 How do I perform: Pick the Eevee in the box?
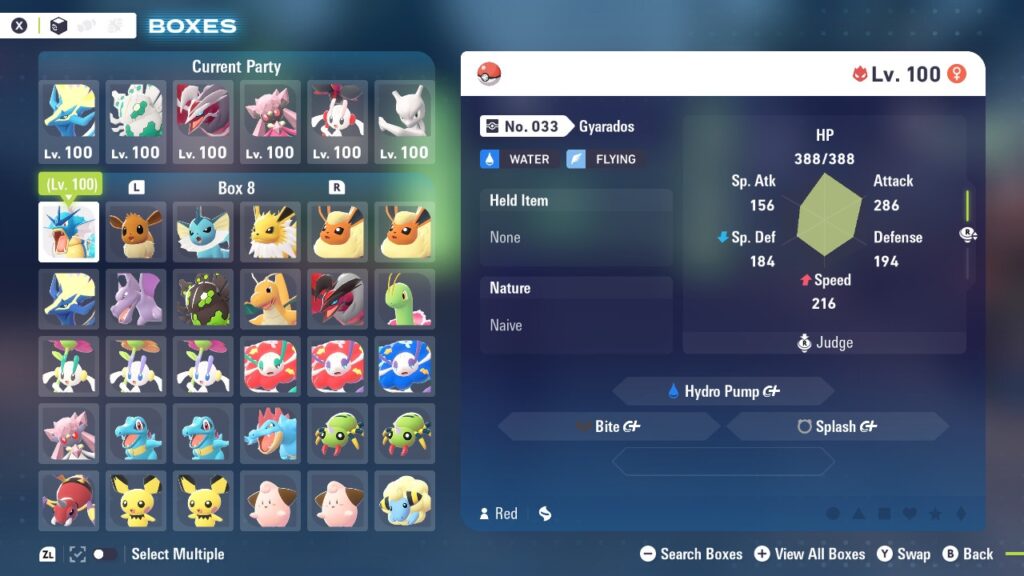pos(136,232)
